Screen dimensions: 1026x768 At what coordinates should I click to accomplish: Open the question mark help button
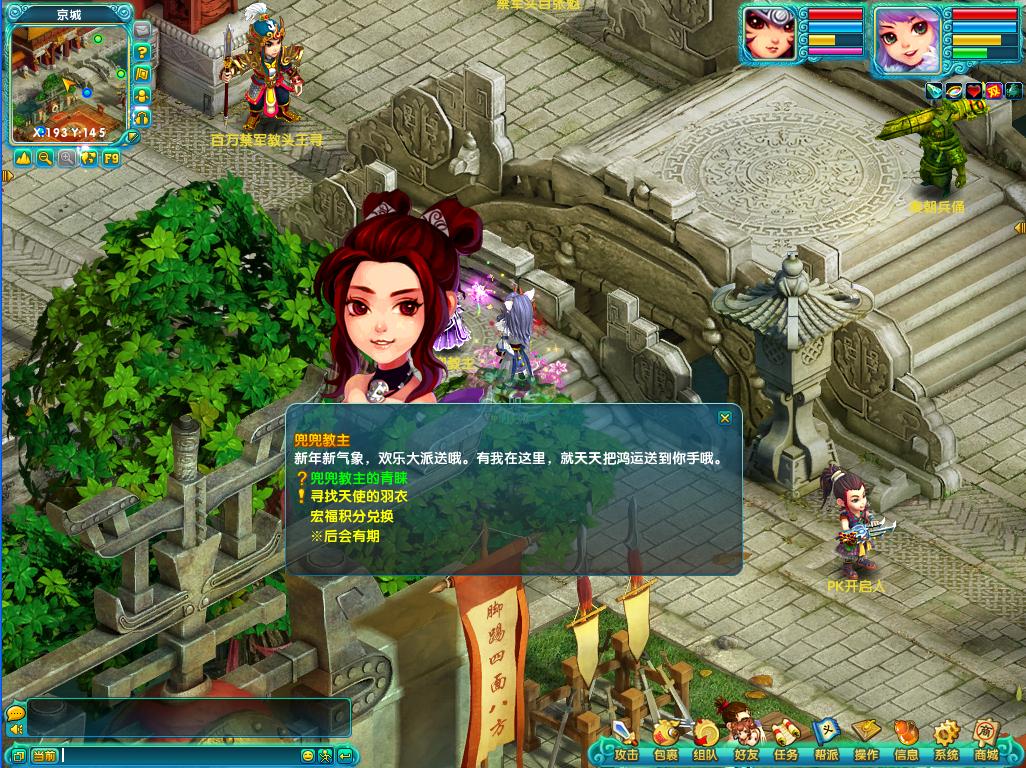(142, 52)
